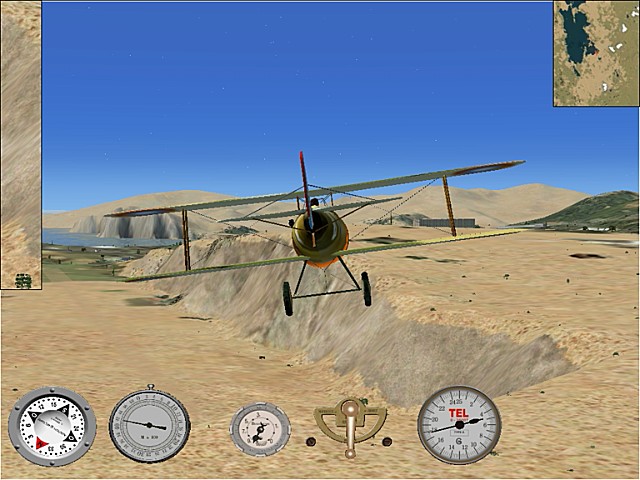Open the minimap in the corner

tap(596, 52)
